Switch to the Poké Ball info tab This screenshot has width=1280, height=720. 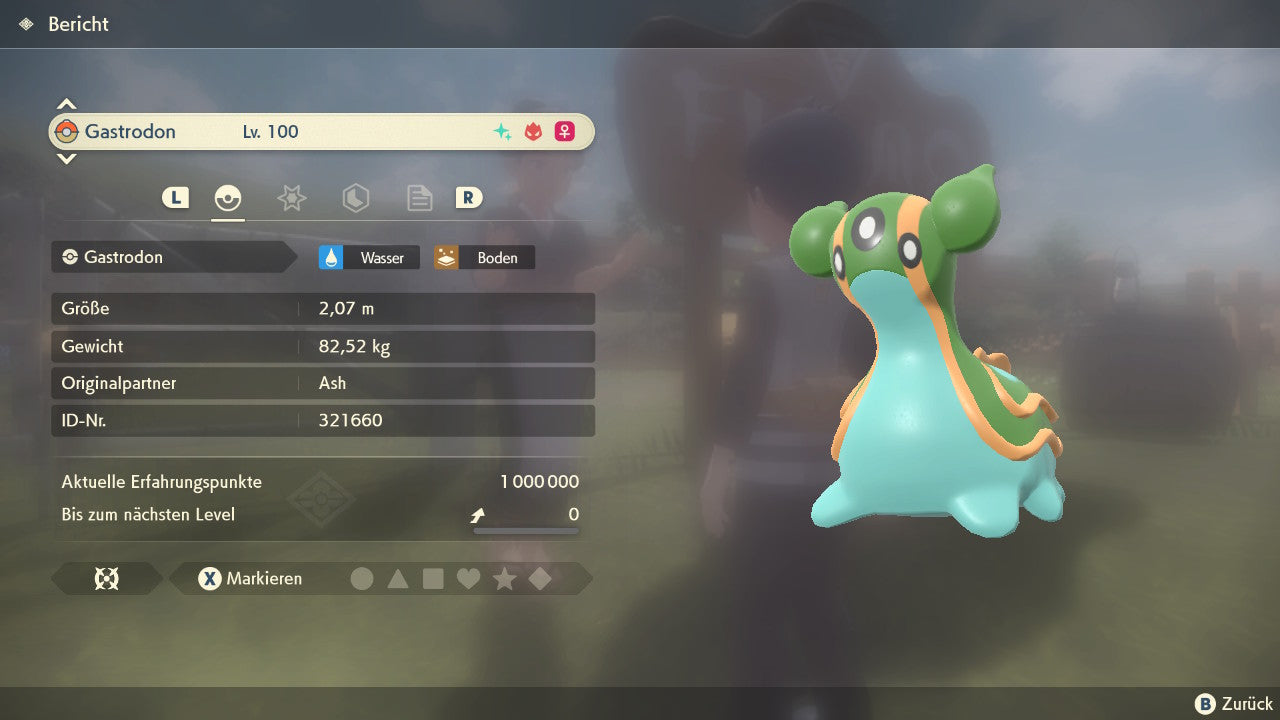(228, 198)
